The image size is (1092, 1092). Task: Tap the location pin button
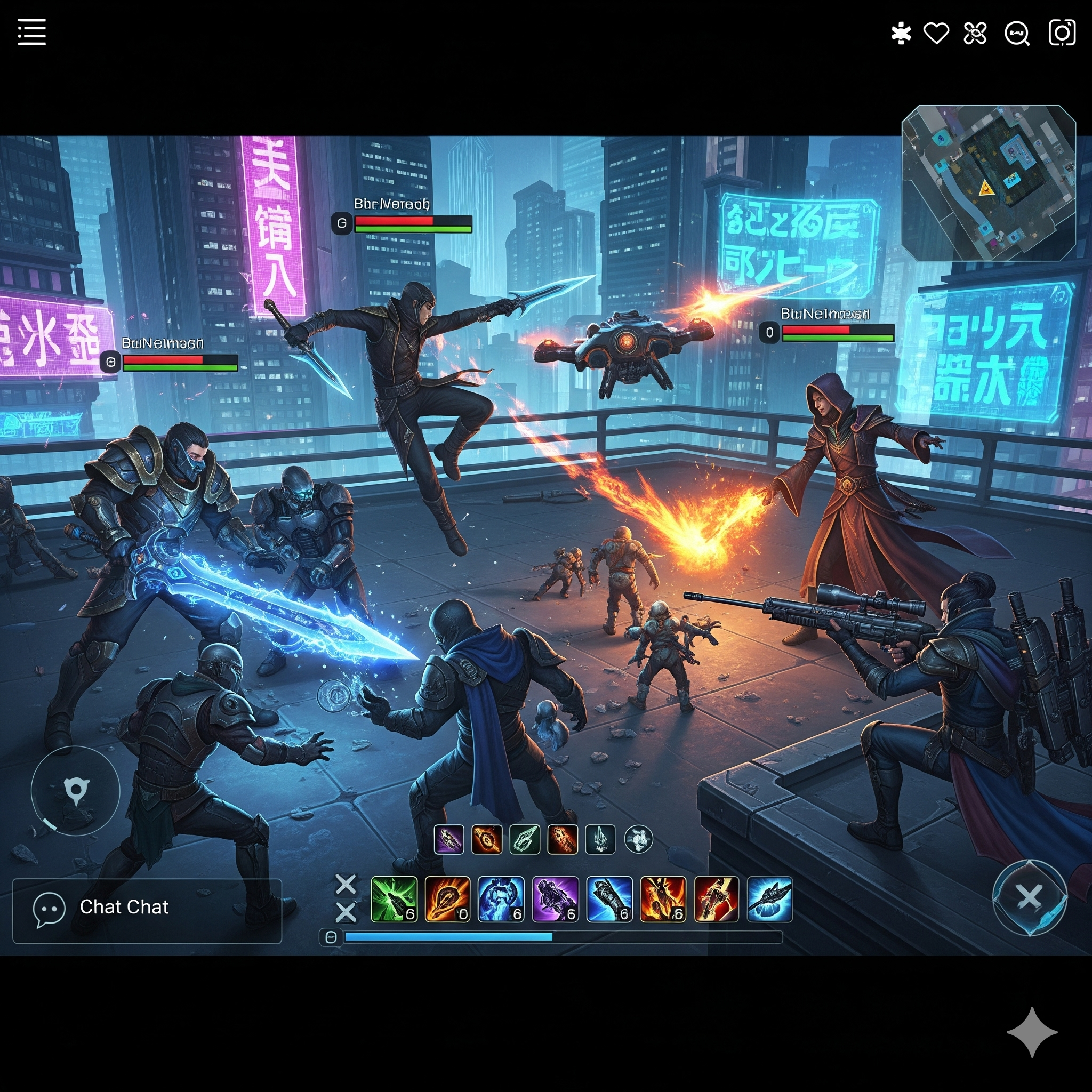pyautogui.click(x=76, y=791)
